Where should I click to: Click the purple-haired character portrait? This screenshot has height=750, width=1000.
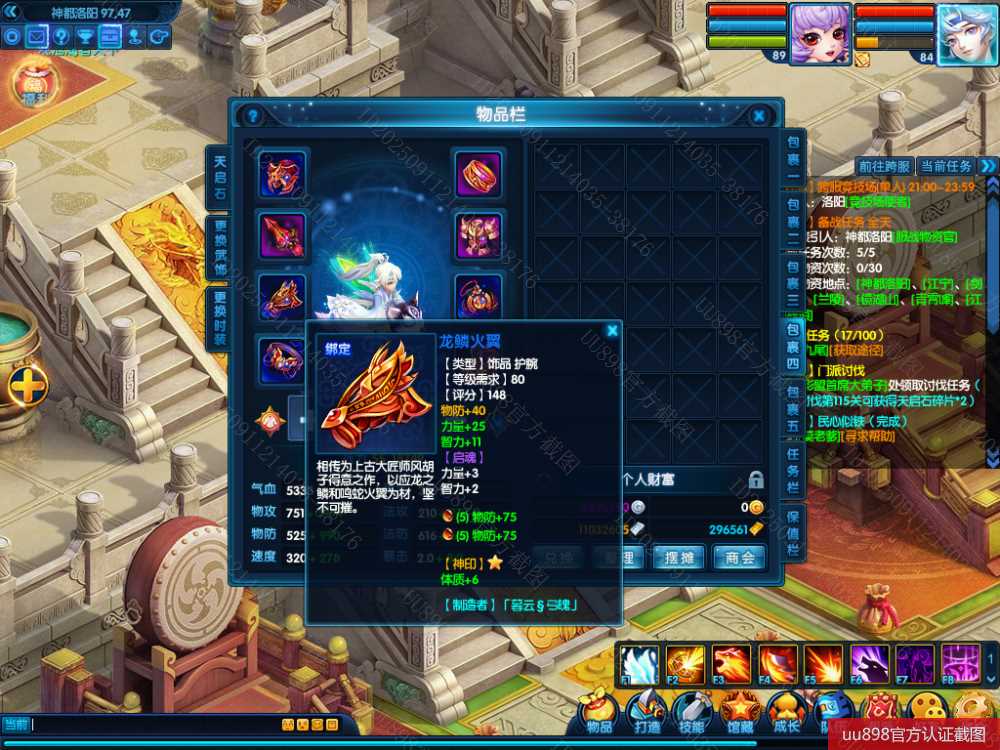tap(819, 34)
